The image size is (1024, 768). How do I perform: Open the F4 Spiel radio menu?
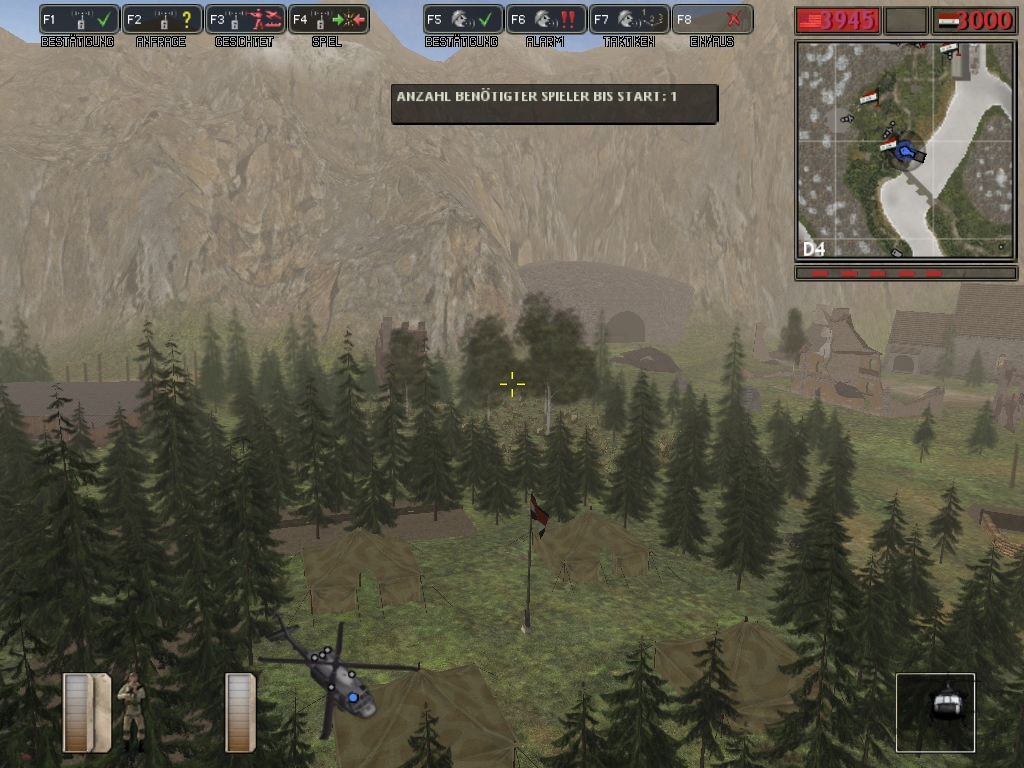tap(329, 19)
